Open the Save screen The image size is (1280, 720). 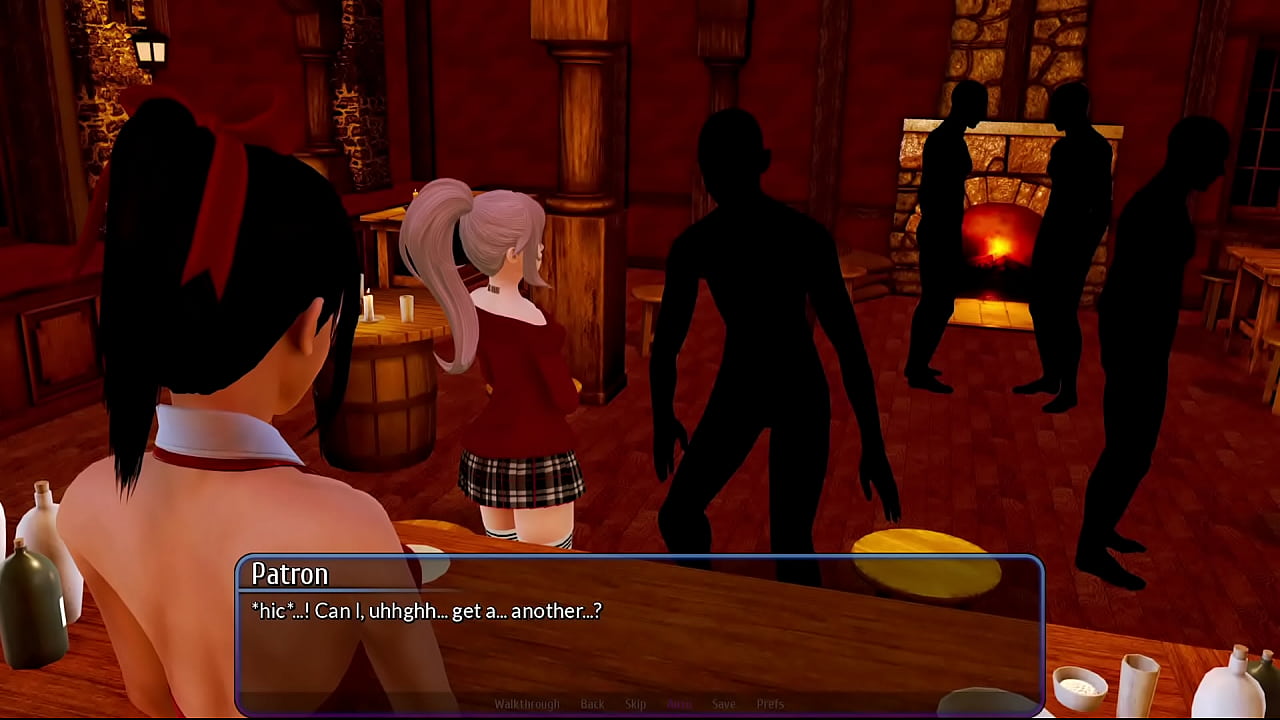[x=724, y=704]
